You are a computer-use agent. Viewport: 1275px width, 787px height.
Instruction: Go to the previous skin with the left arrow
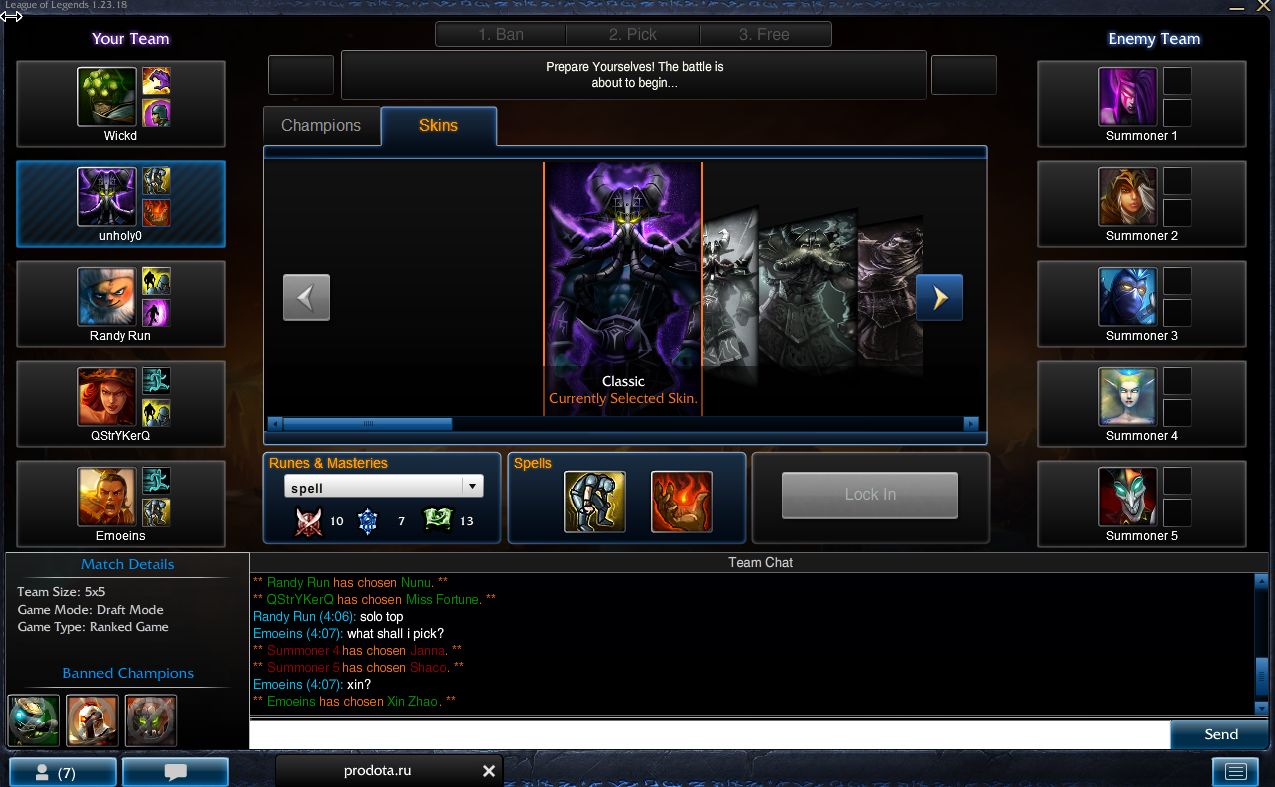point(306,297)
